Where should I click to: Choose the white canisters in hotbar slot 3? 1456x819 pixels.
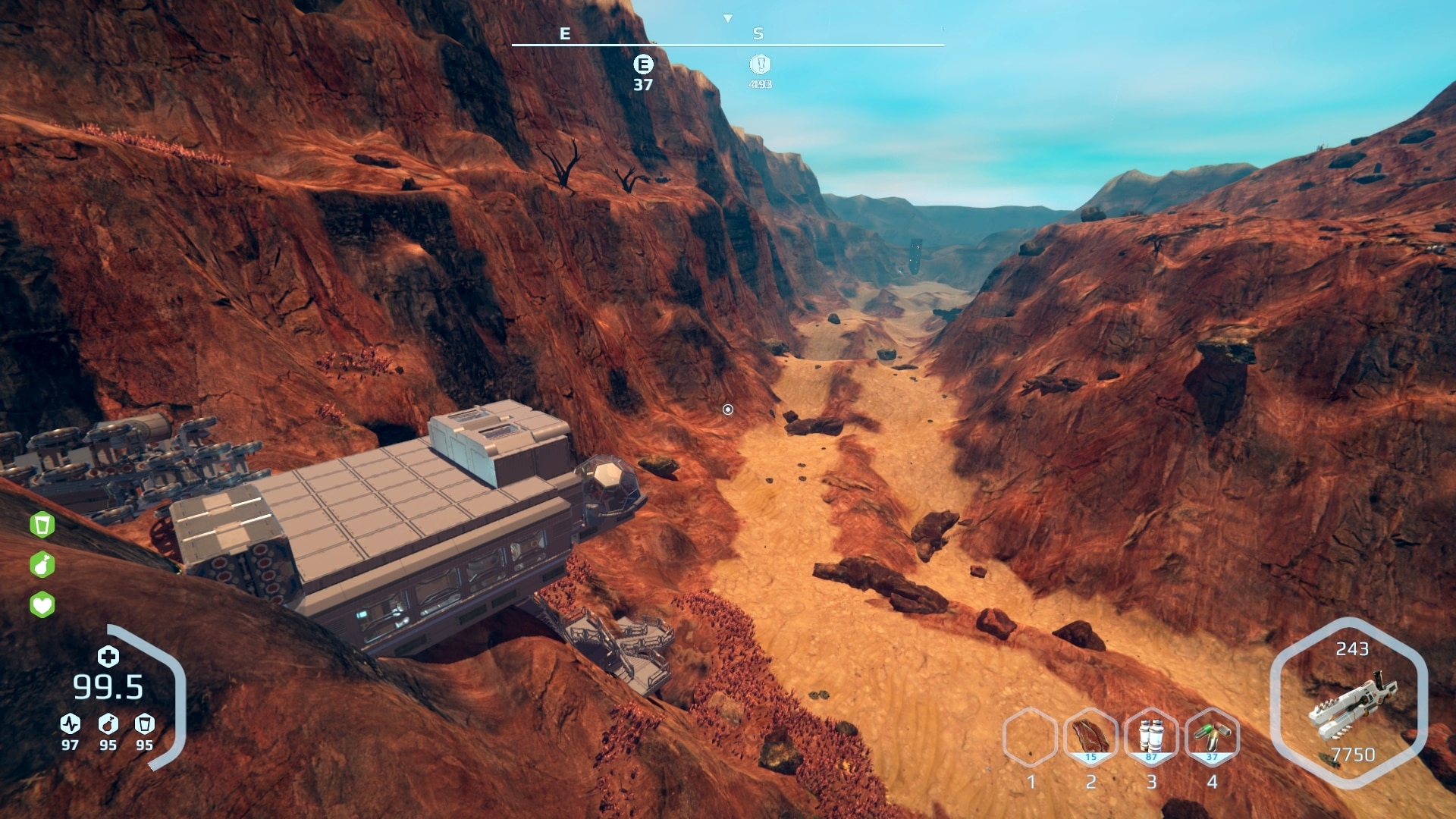click(1151, 736)
